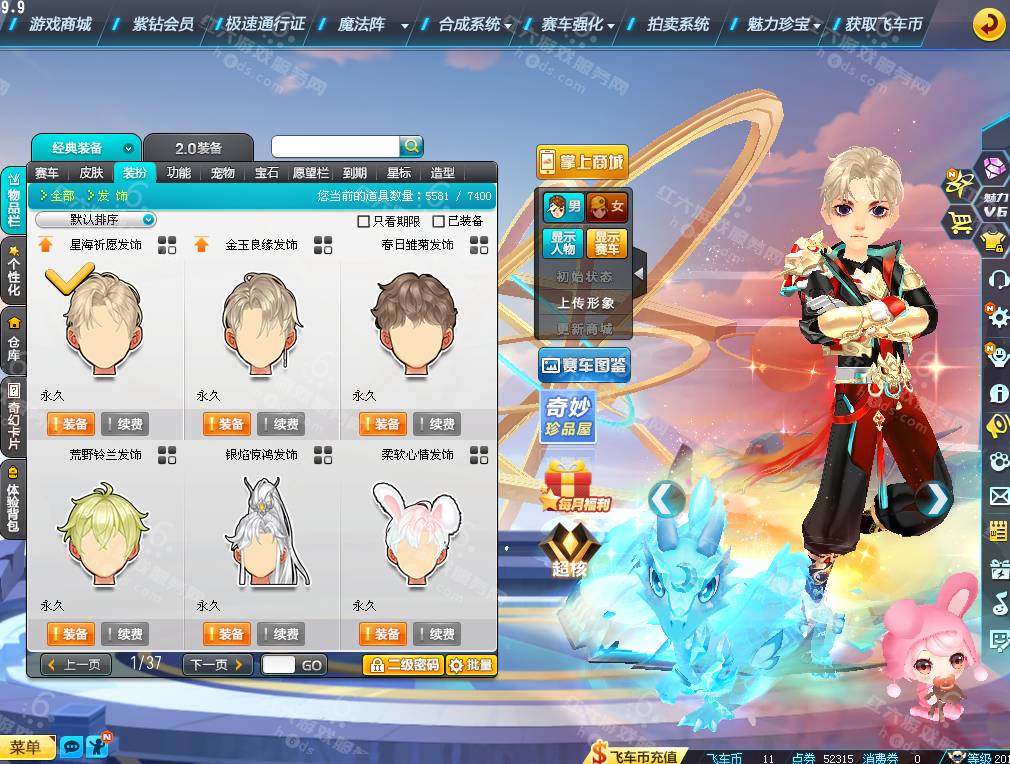Tick the 已装备 filter checkbox

click(440, 221)
